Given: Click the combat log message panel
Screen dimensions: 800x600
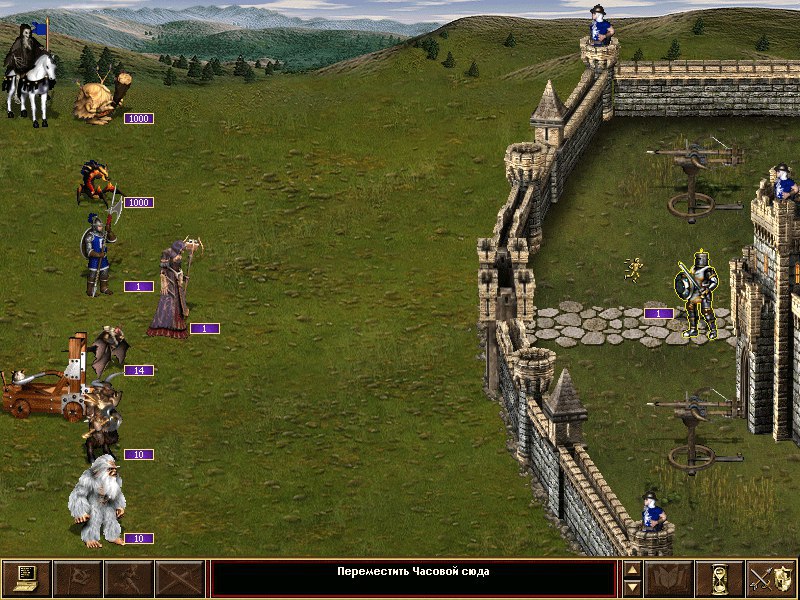Looking at the screenshot, I should tap(413, 579).
